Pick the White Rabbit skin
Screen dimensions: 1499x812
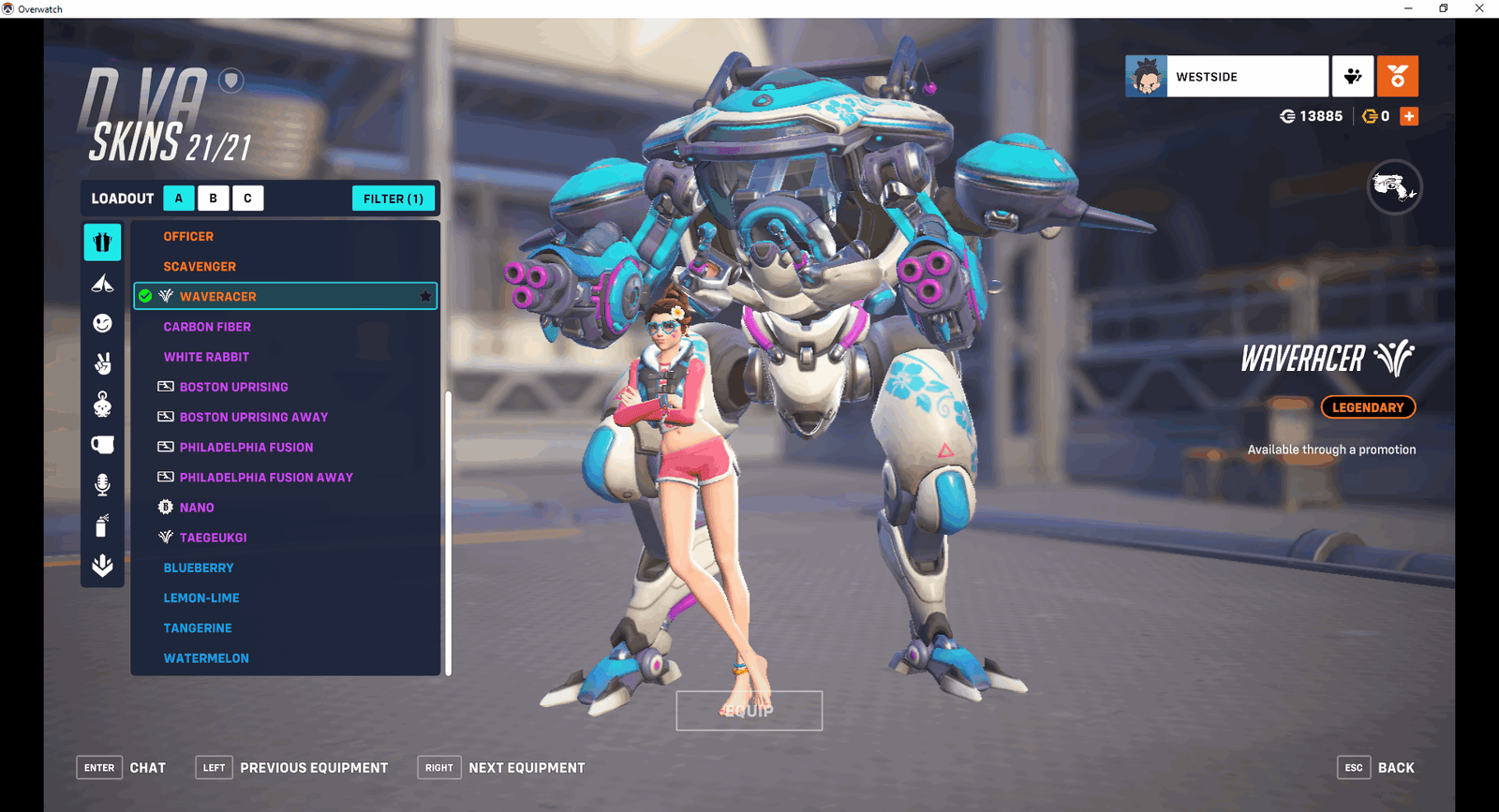tap(206, 357)
